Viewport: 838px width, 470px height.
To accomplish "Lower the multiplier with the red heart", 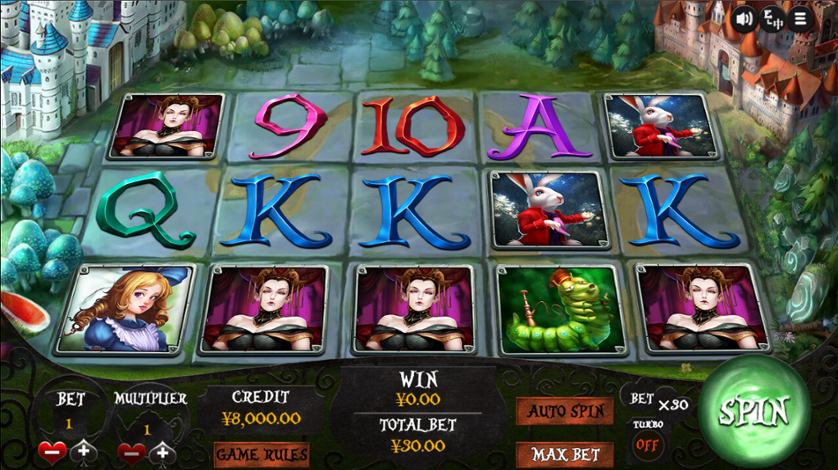I will point(132,452).
